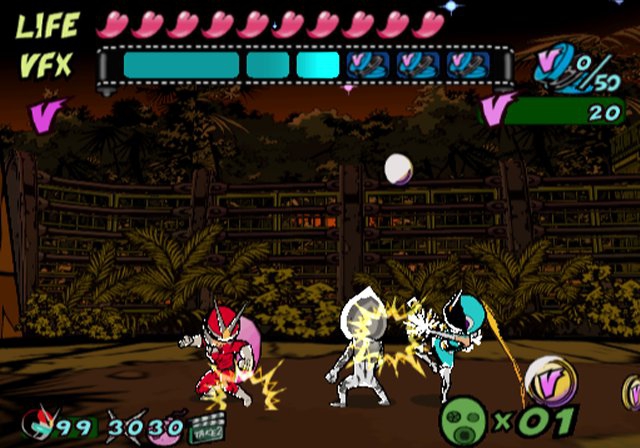Click the pink V viewtifuls icon
The height and width of the screenshot is (448, 640).
[x=494, y=107]
